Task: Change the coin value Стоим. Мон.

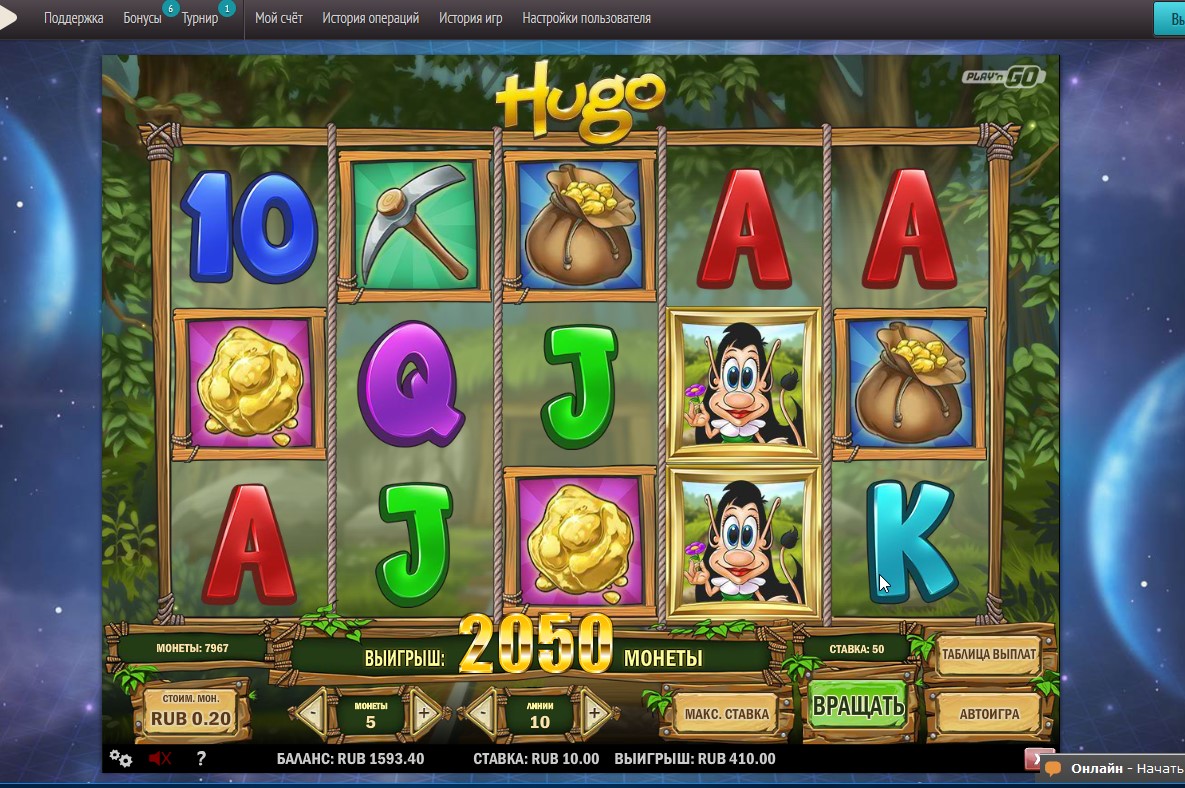Action: pyautogui.click(x=190, y=711)
